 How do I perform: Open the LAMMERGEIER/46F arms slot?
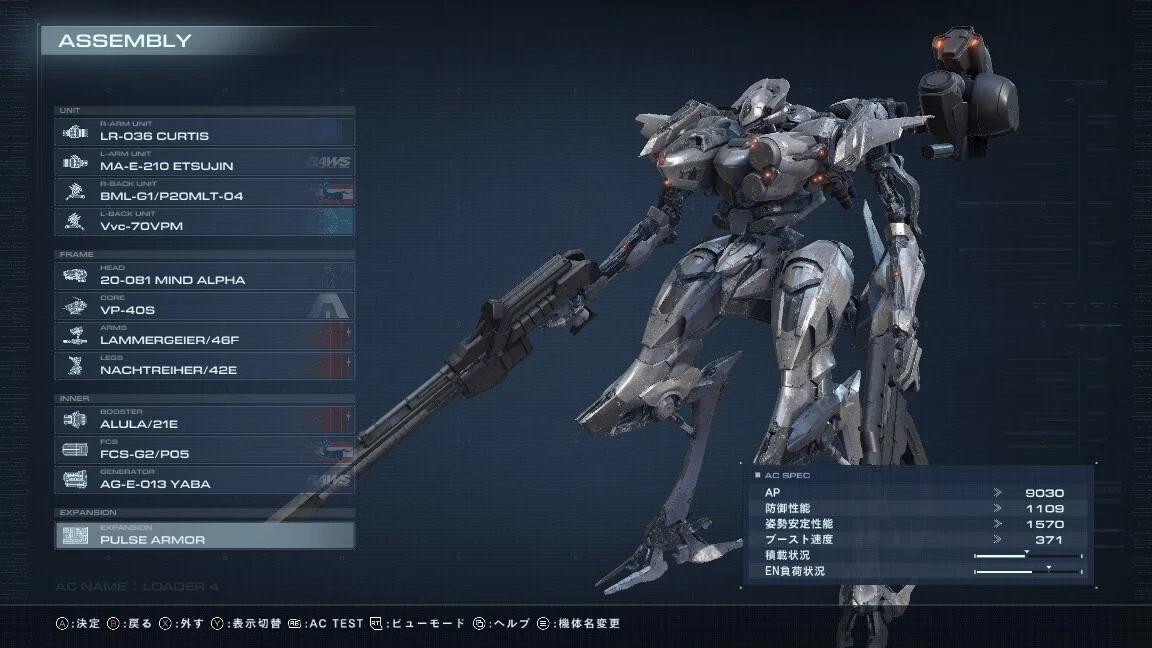point(205,336)
